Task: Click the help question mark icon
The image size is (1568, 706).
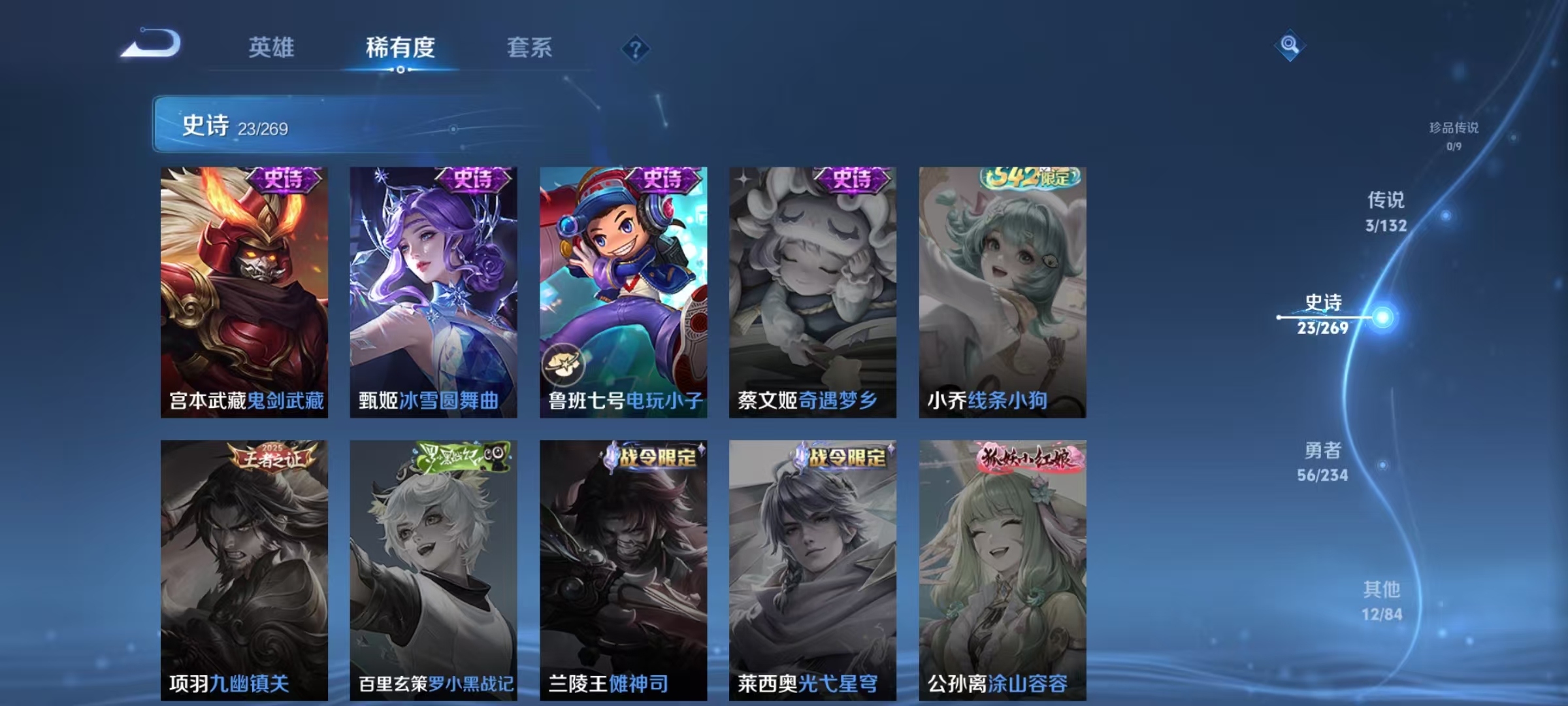Action: click(x=637, y=49)
